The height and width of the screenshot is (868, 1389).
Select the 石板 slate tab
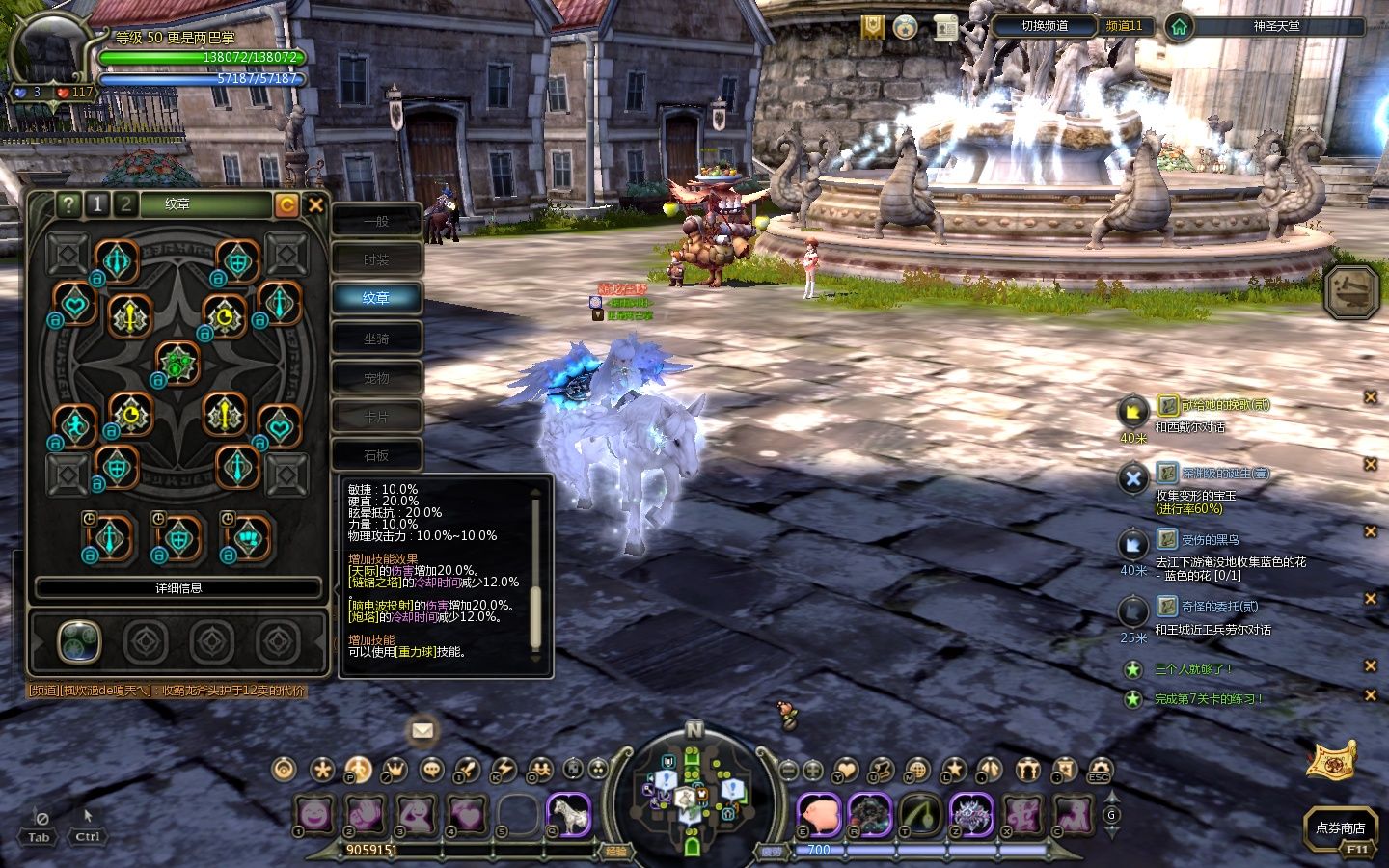tap(376, 455)
